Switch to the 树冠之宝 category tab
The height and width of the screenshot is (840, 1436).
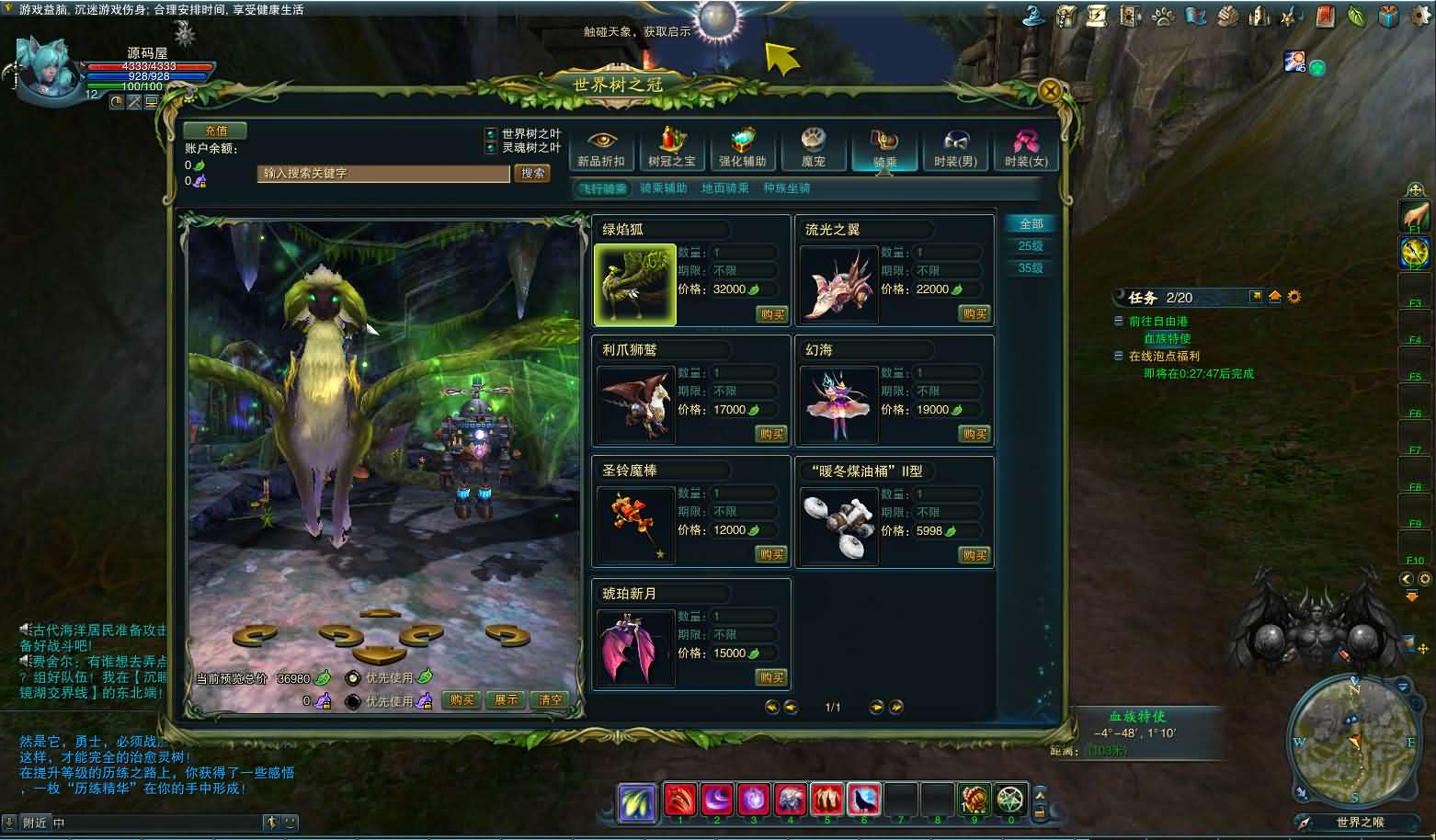(x=672, y=149)
